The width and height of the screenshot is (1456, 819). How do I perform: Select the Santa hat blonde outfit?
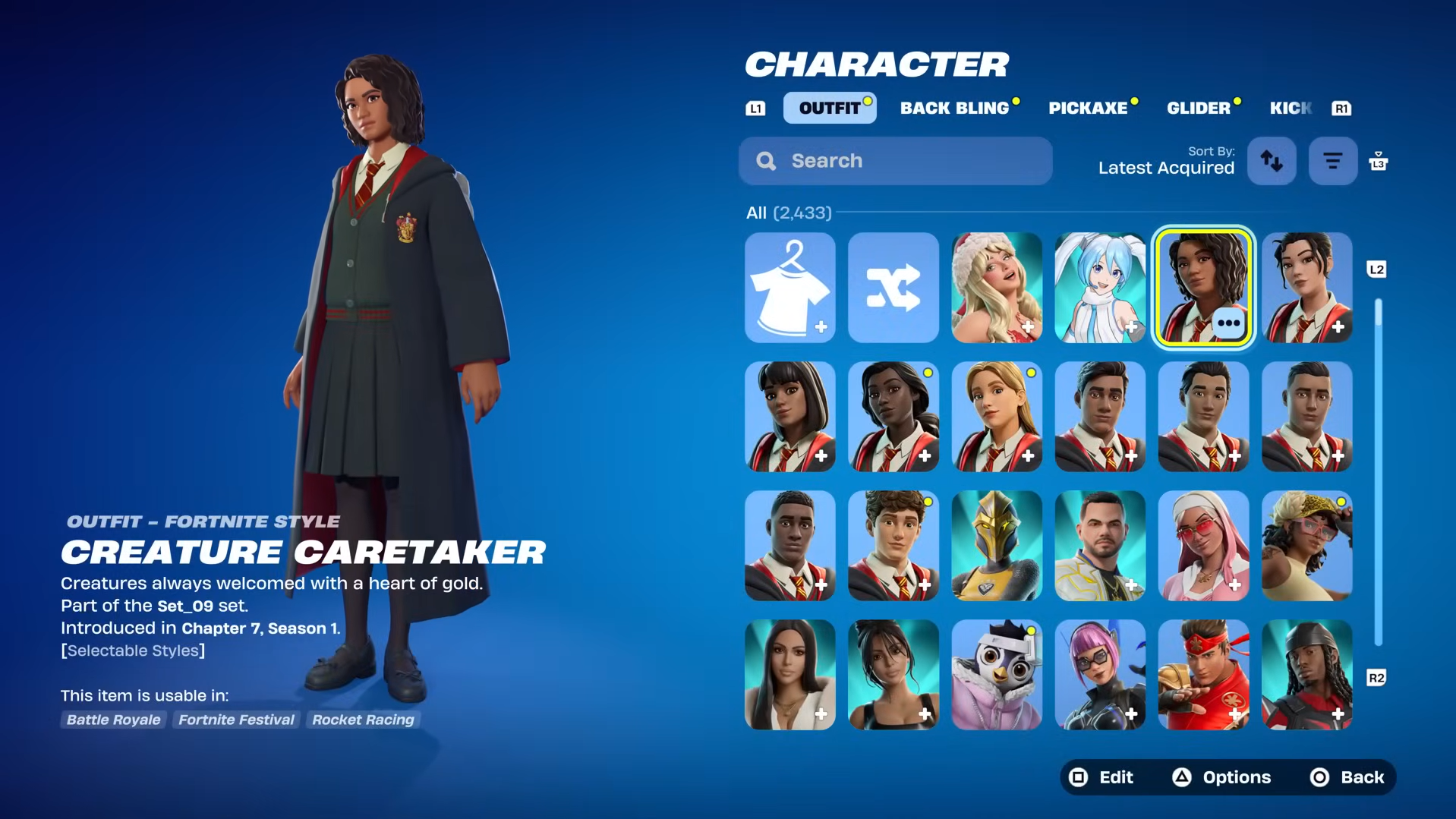[x=996, y=288]
